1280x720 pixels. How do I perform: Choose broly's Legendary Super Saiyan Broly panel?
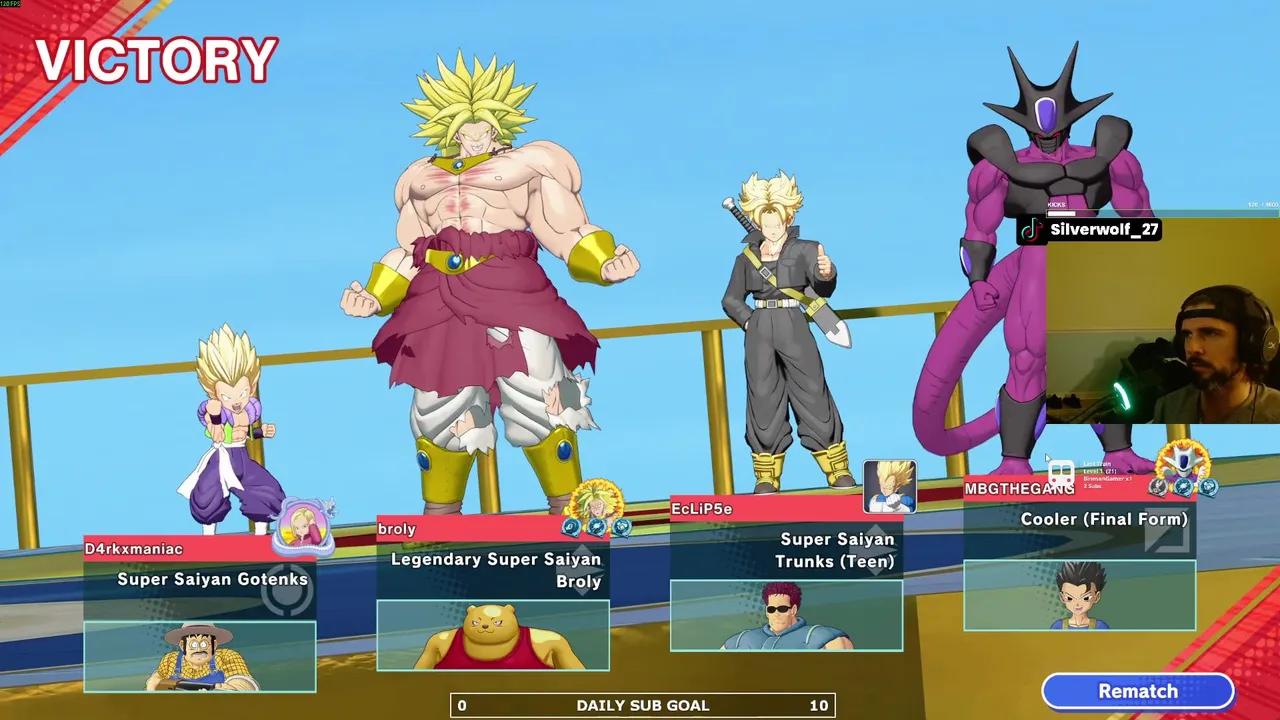pos(493,570)
